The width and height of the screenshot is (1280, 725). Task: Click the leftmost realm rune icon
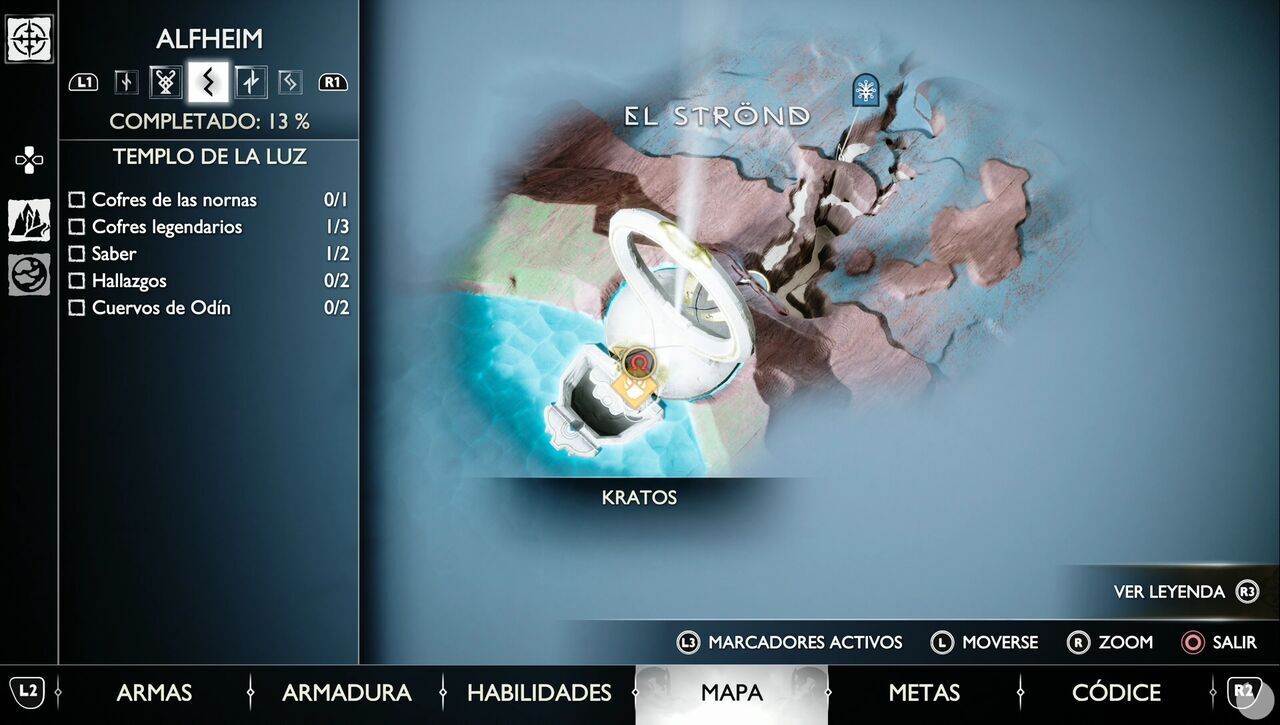coord(125,82)
